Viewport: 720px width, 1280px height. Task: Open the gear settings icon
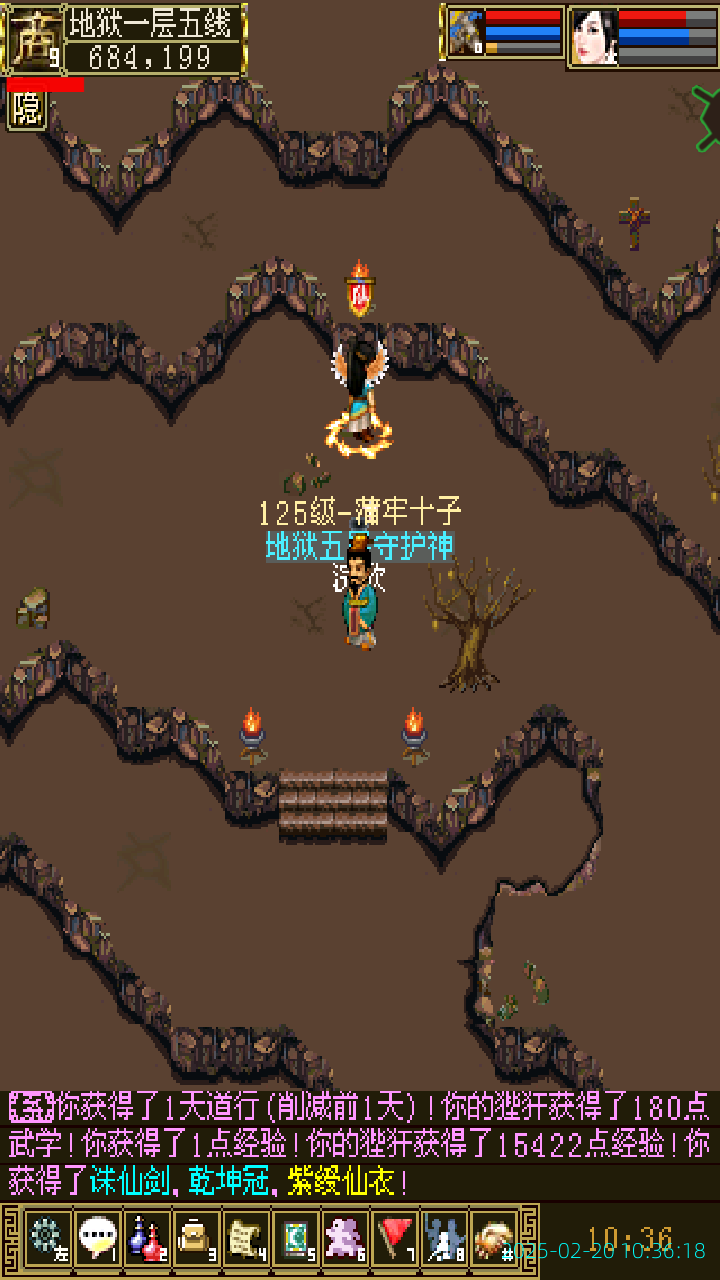pyautogui.click(x=47, y=1237)
